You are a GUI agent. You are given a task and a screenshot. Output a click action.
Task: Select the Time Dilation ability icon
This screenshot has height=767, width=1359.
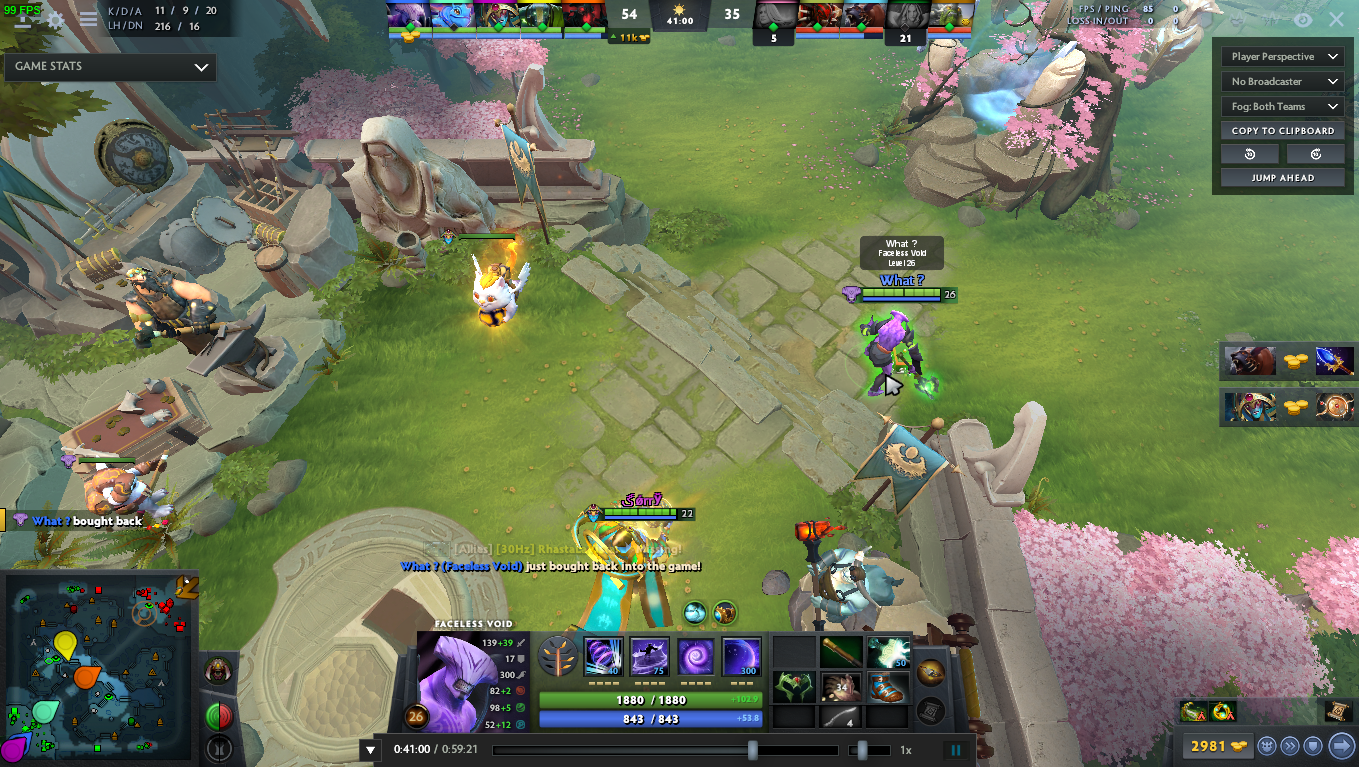(650, 655)
